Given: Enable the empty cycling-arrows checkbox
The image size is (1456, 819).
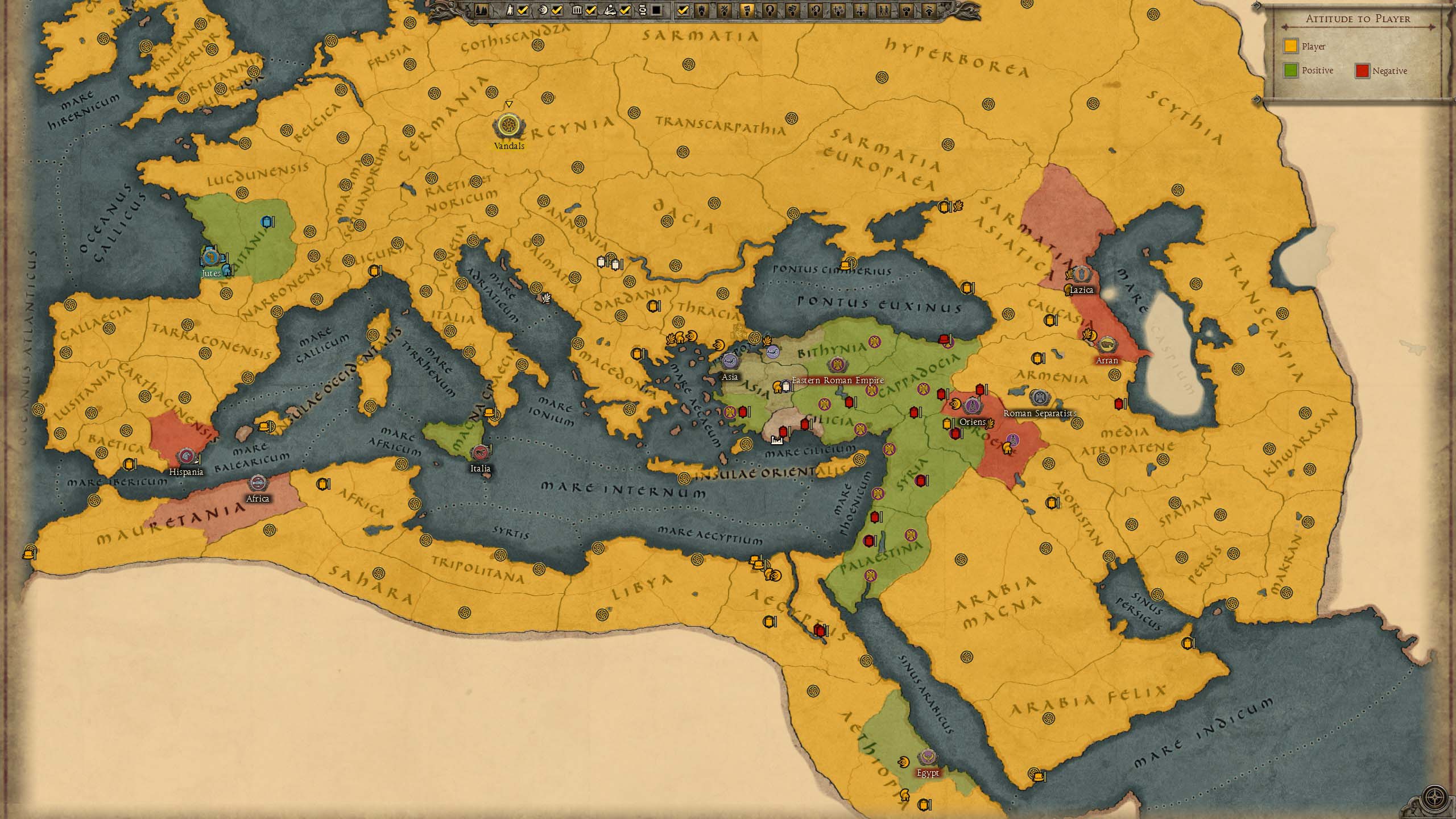Looking at the screenshot, I should [x=656, y=10].
